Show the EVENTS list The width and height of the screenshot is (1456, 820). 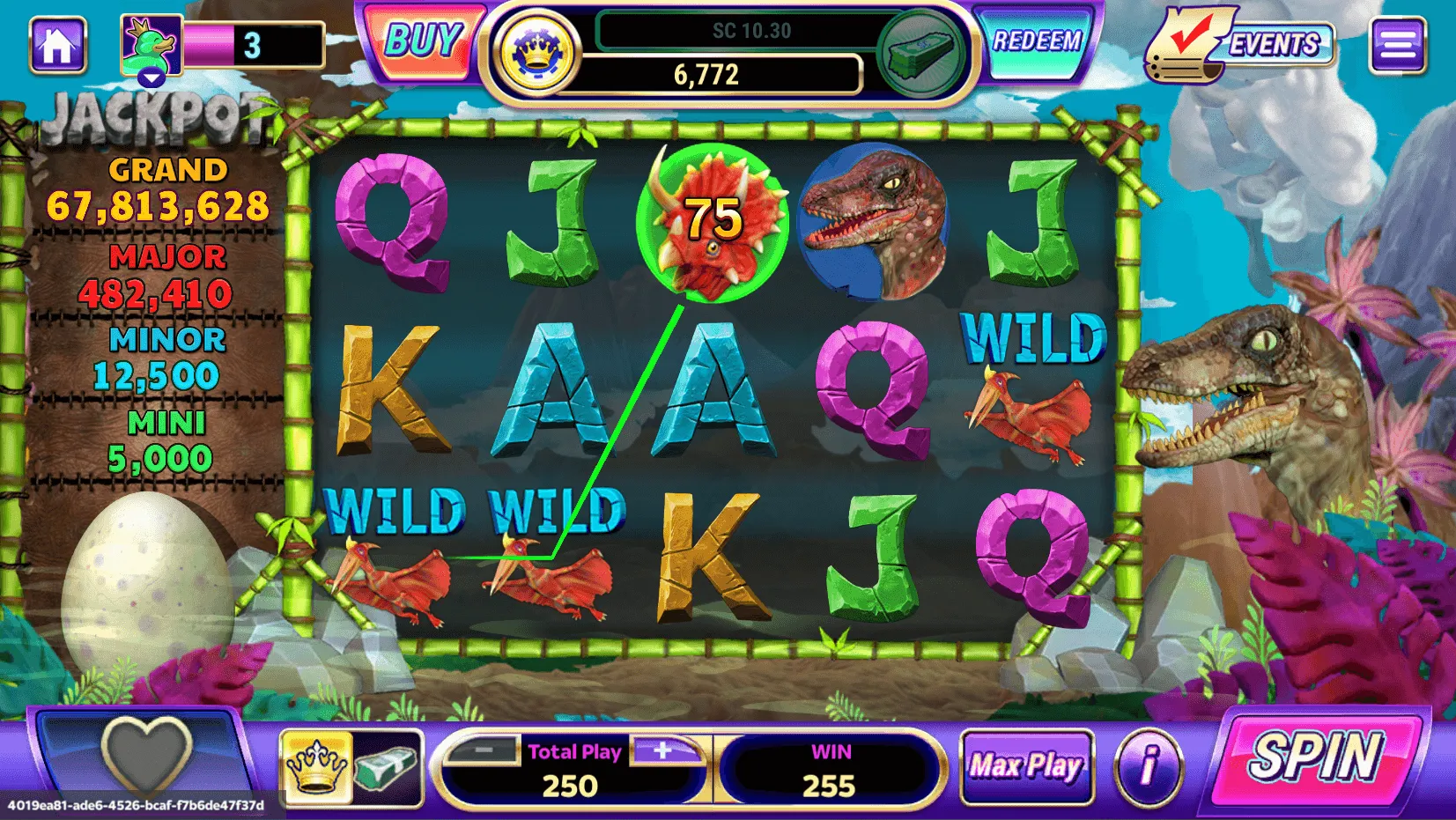pos(1241,45)
